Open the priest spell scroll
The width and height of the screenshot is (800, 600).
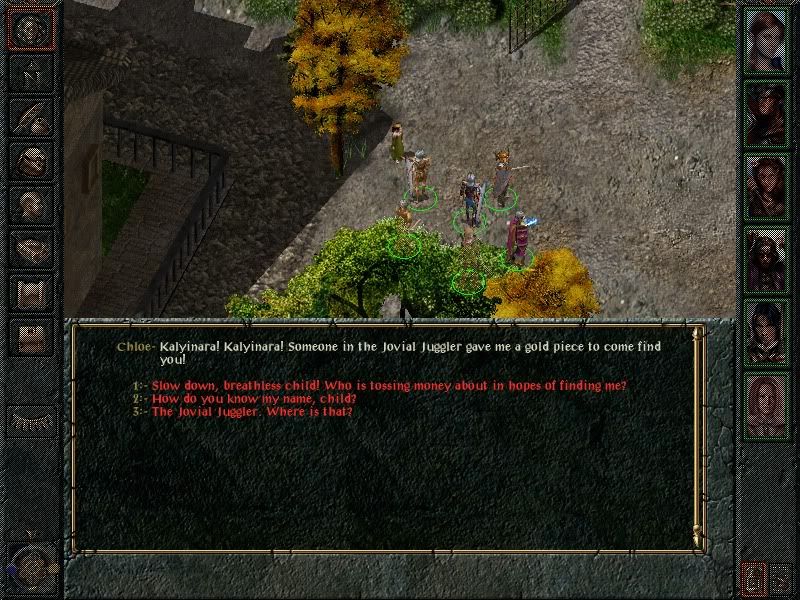(x=31, y=291)
